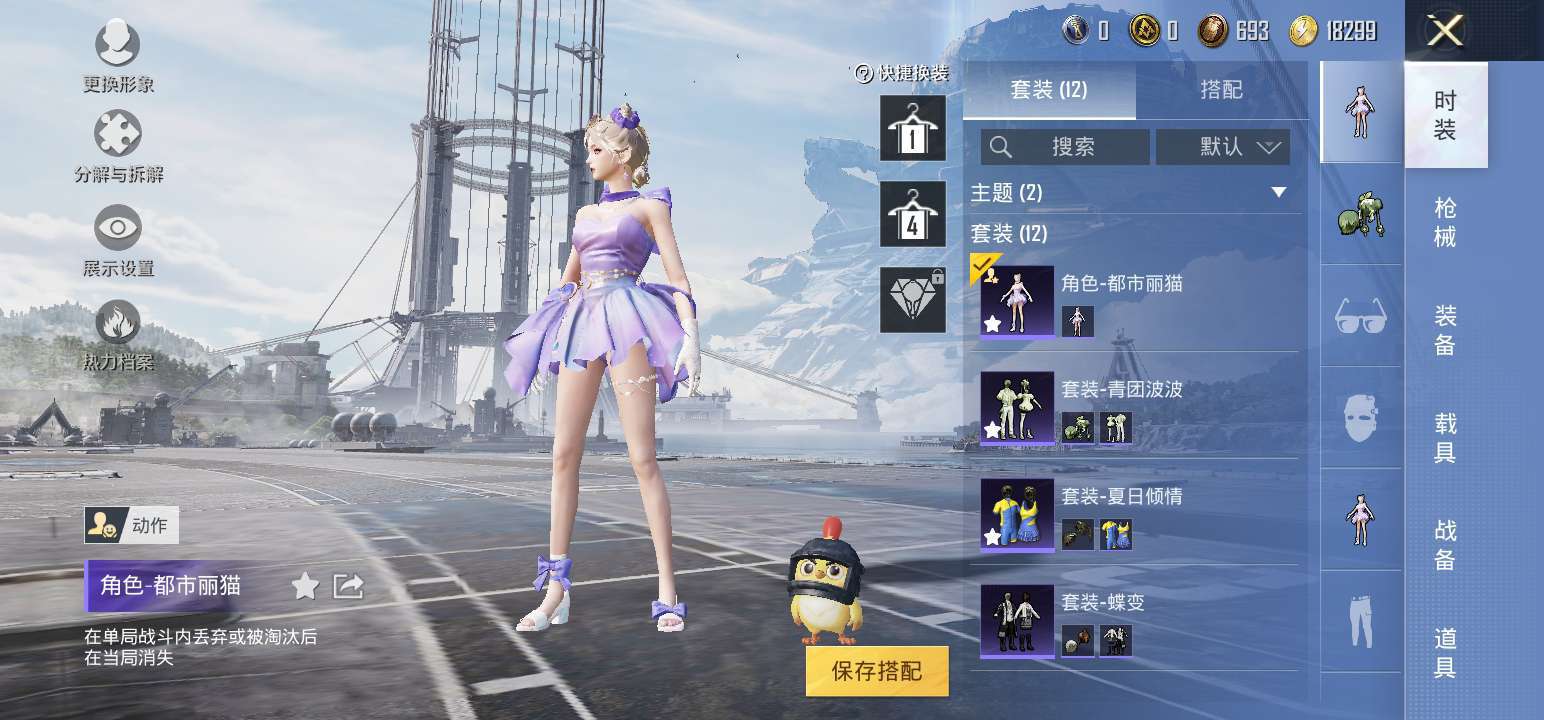Click the 动作 (emote) button
This screenshot has height=720, width=1544.
pyautogui.click(x=131, y=524)
